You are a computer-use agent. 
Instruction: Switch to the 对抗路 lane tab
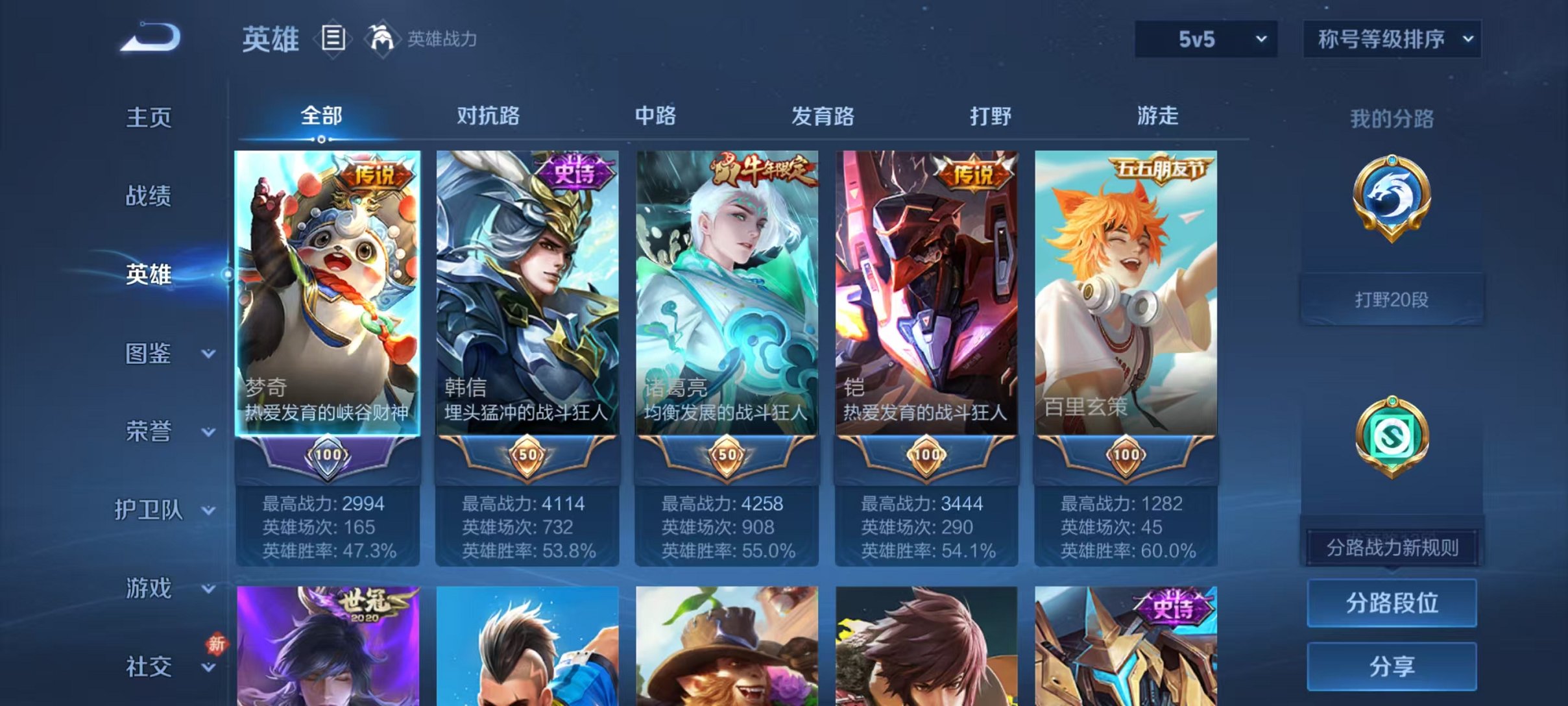click(x=487, y=117)
